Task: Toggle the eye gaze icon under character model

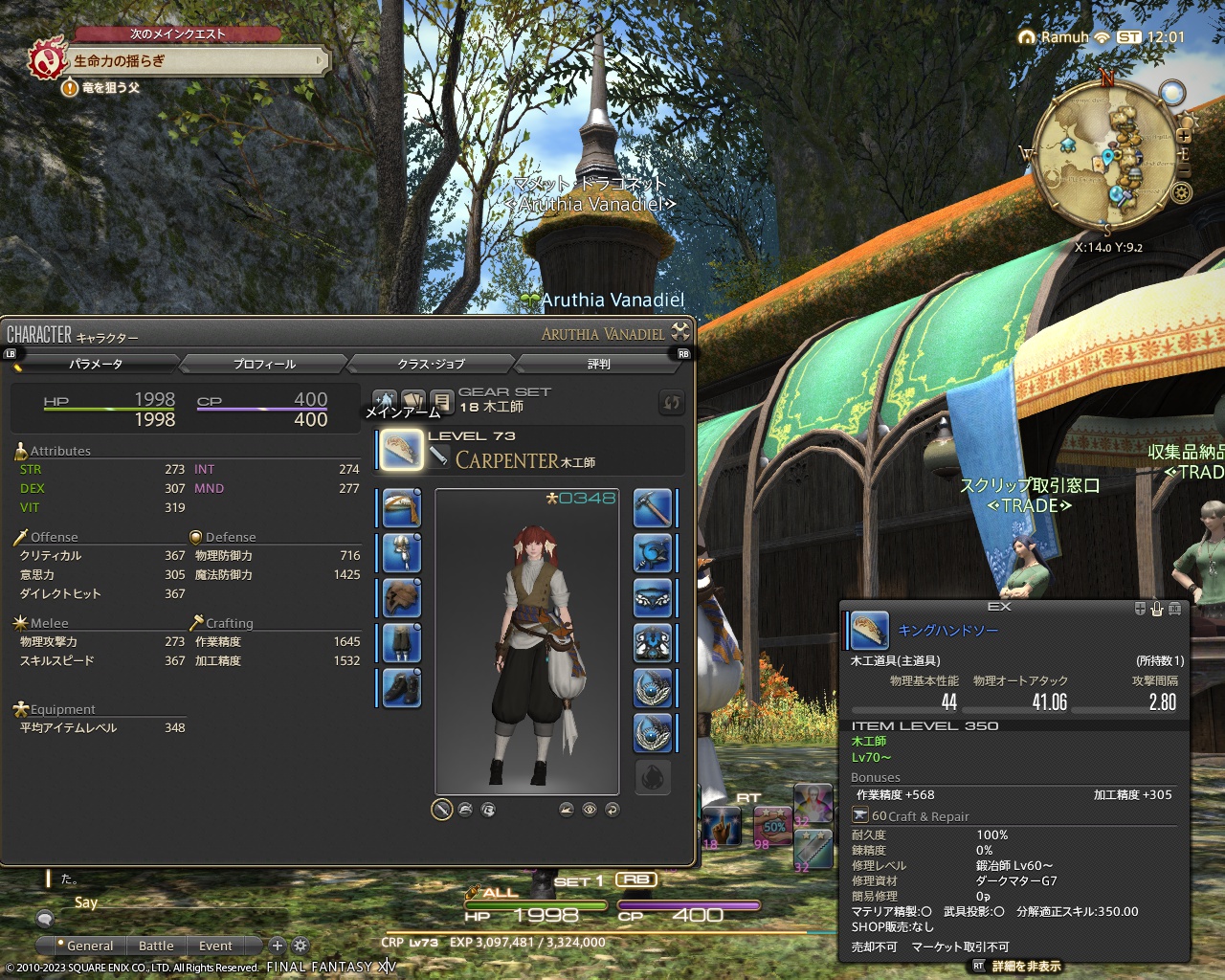Action: [x=589, y=810]
